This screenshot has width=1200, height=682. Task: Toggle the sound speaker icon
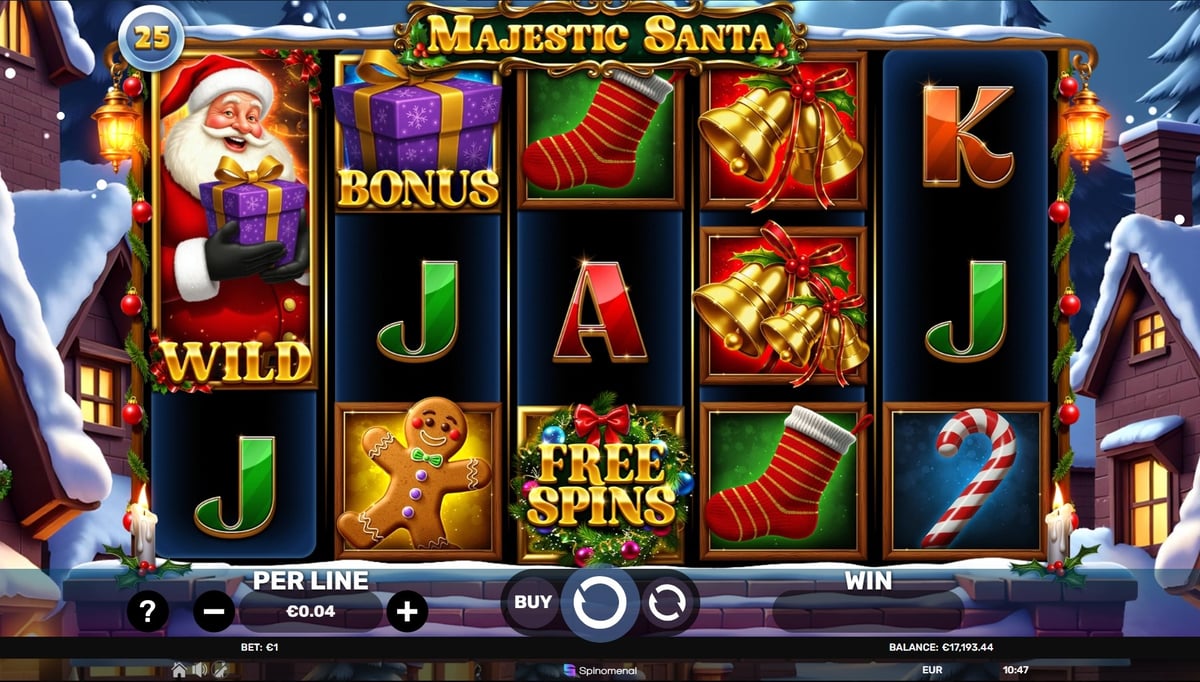click(199, 669)
